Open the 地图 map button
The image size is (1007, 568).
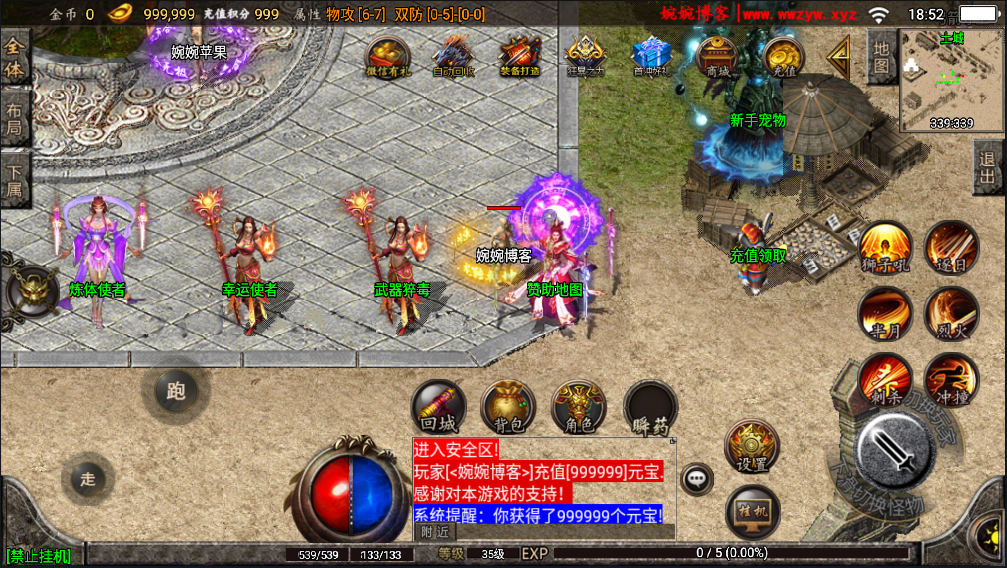pos(881,57)
